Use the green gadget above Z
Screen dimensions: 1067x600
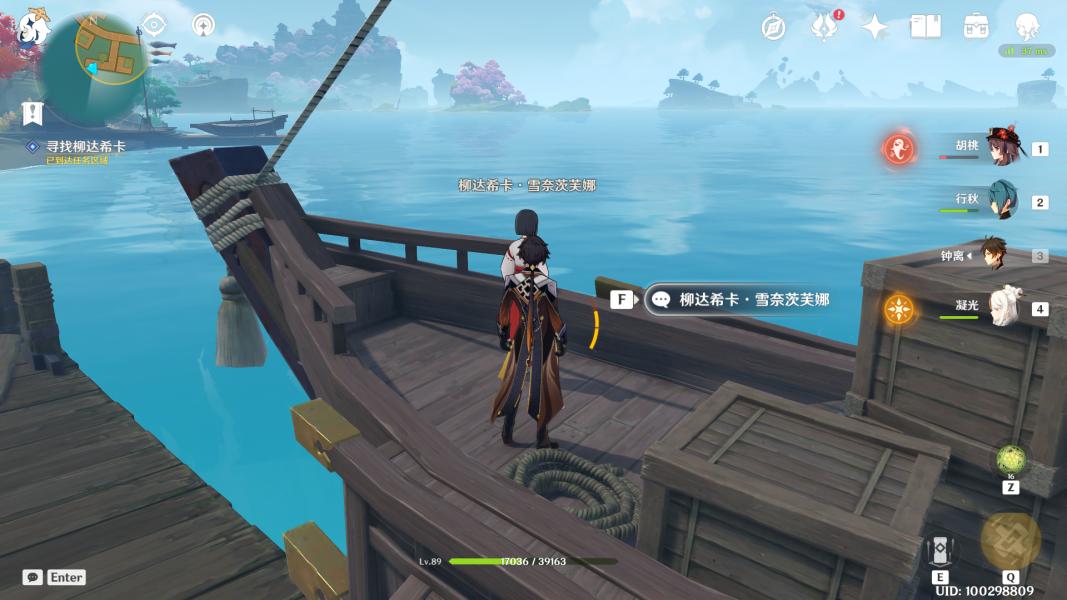coord(1011,461)
